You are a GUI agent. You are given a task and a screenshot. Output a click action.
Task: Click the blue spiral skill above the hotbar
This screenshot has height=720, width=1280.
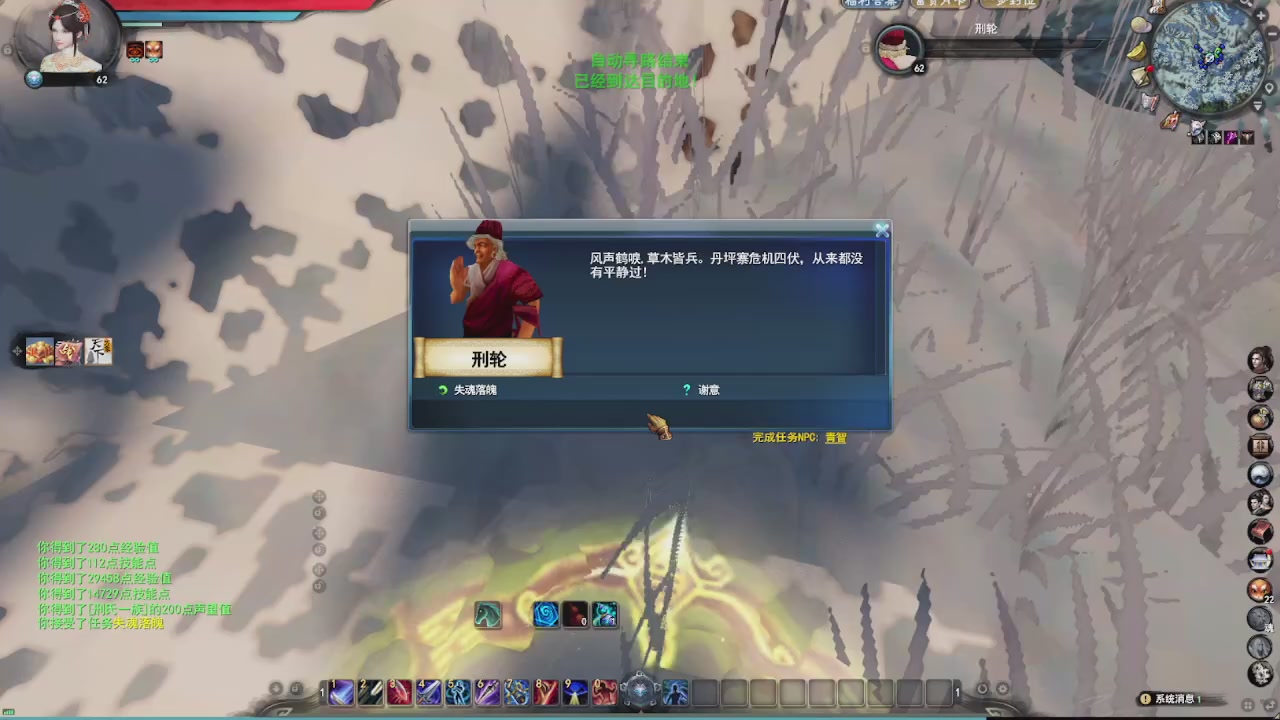(x=545, y=615)
